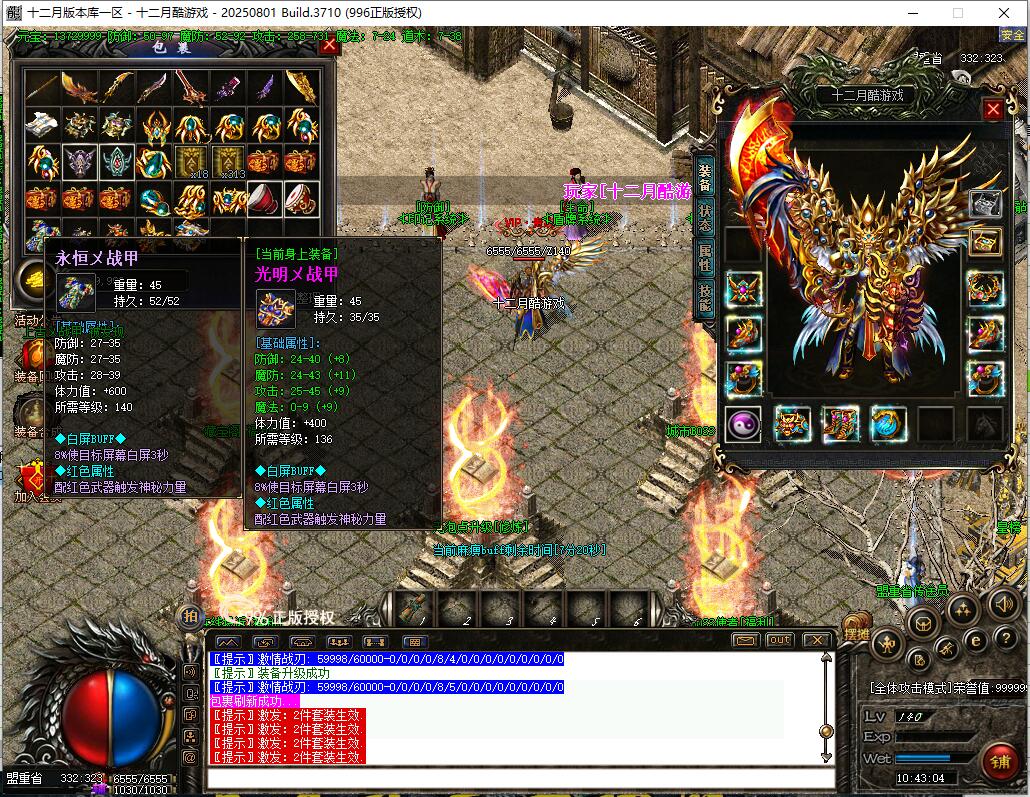The image size is (1030, 797).
Task: Click the yin-yang equipment slot
Action: [x=743, y=424]
